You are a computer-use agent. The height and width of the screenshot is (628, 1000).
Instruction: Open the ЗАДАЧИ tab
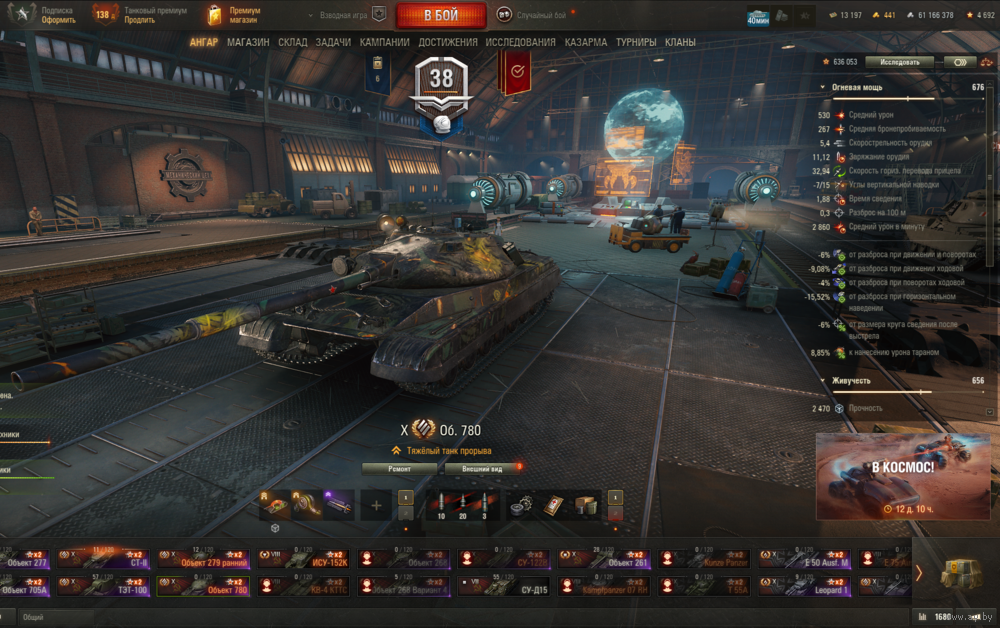[333, 42]
